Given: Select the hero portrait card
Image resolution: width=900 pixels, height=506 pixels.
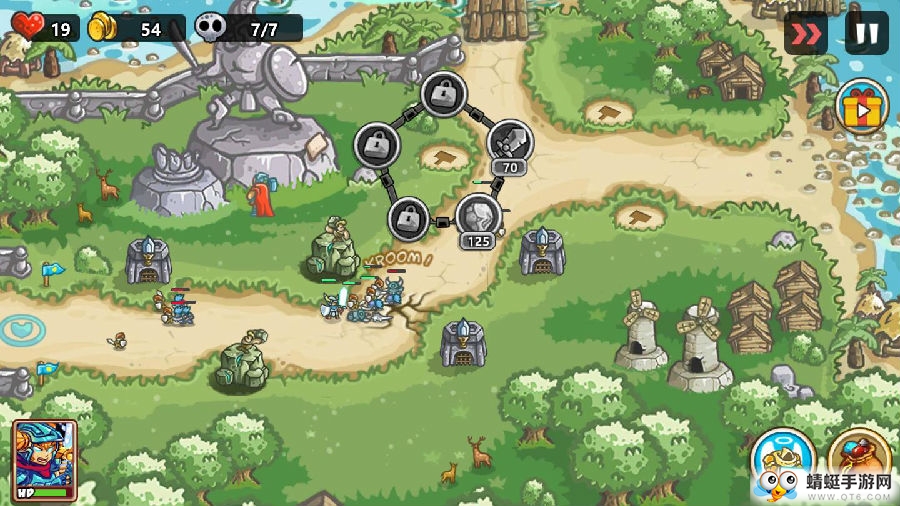Looking at the screenshot, I should tap(45, 460).
